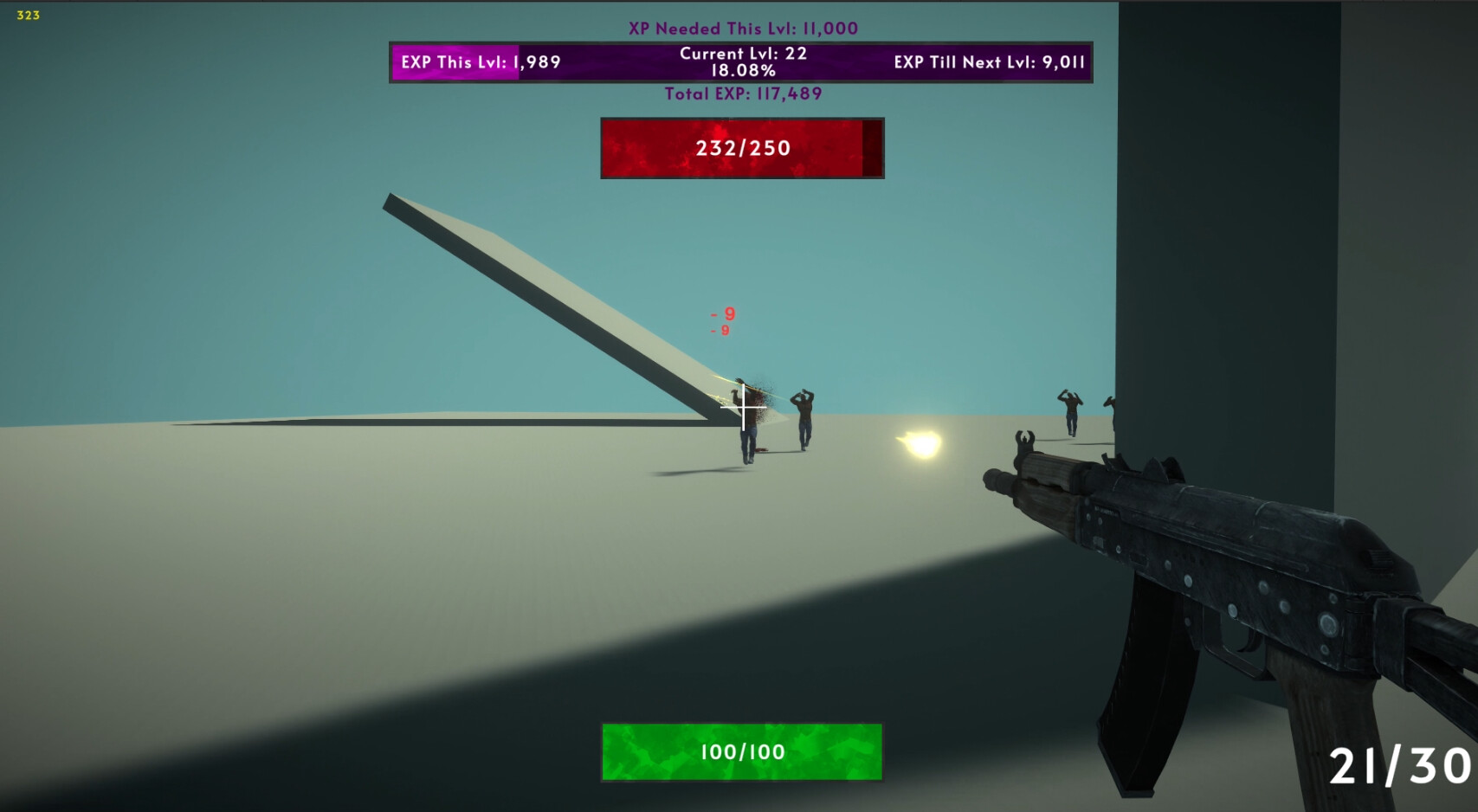Click the Current Lvl: 22 display
This screenshot has width=1478, height=812.
coord(743,54)
